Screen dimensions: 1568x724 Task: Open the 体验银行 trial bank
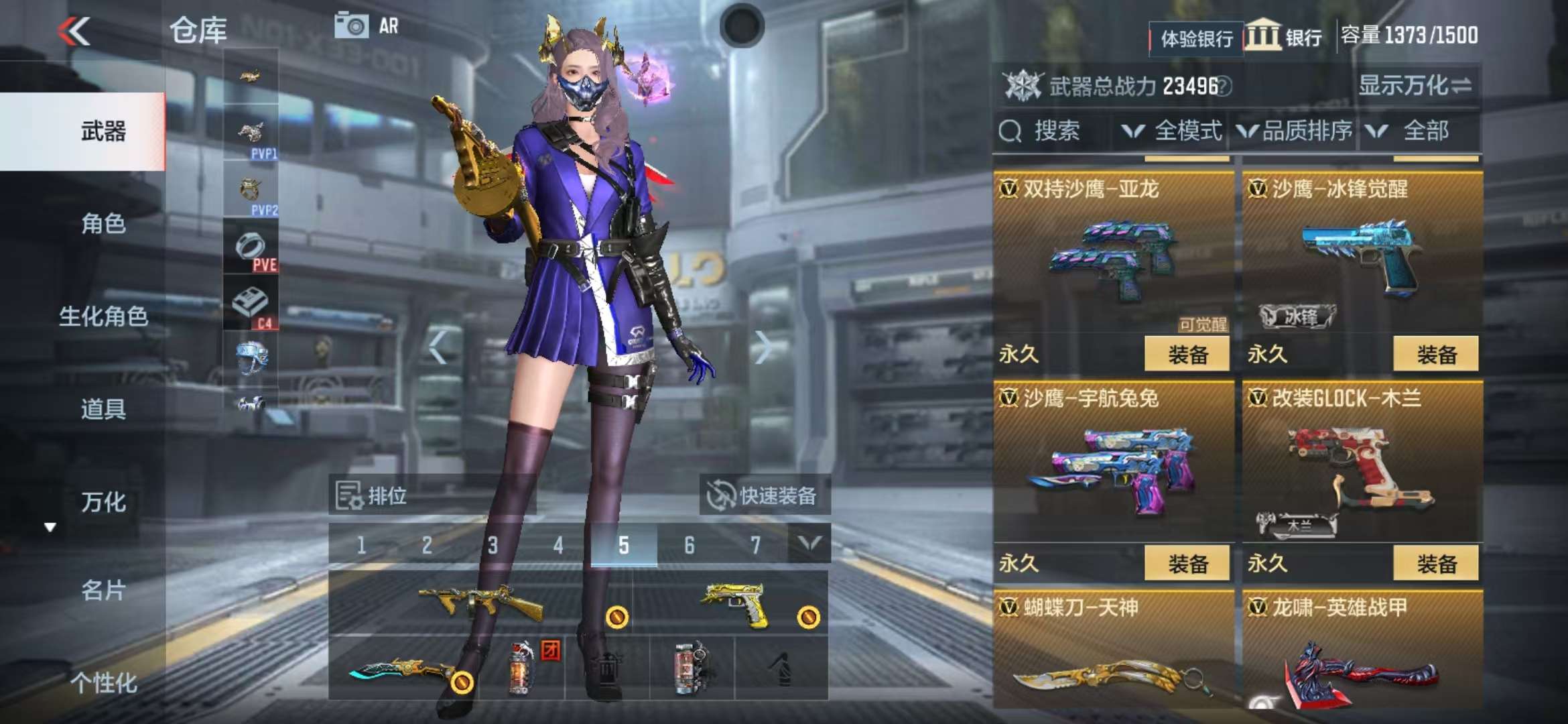click(x=1196, y=39)
